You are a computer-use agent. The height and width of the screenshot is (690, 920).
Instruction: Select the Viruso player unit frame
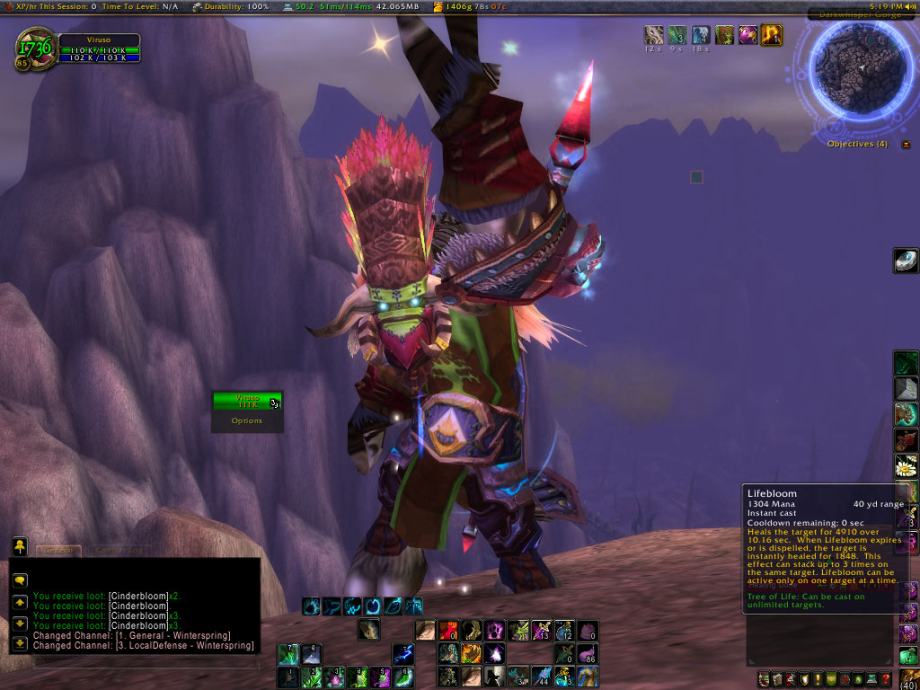pos(98,48)
